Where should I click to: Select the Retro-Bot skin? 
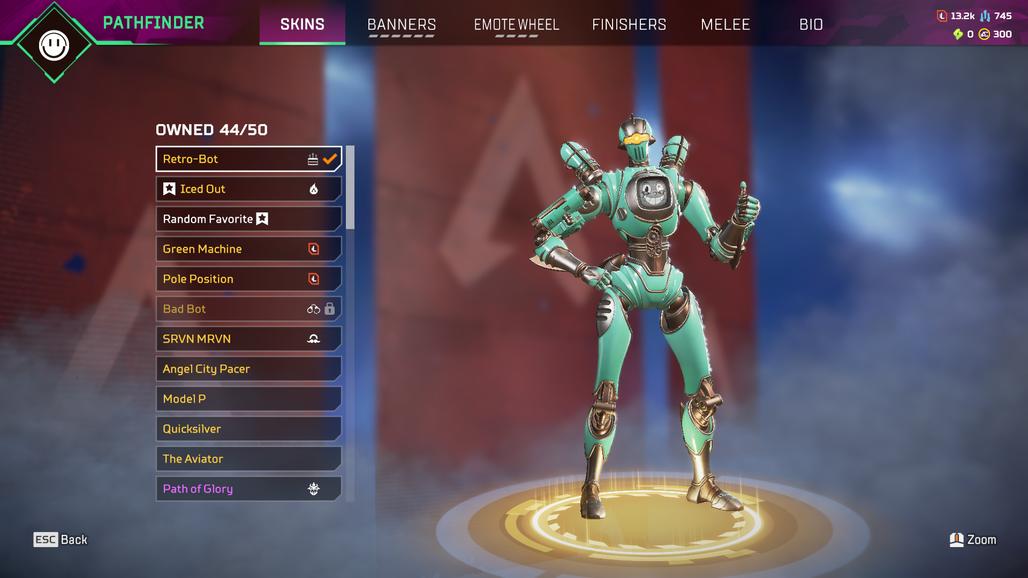[248, 159]
